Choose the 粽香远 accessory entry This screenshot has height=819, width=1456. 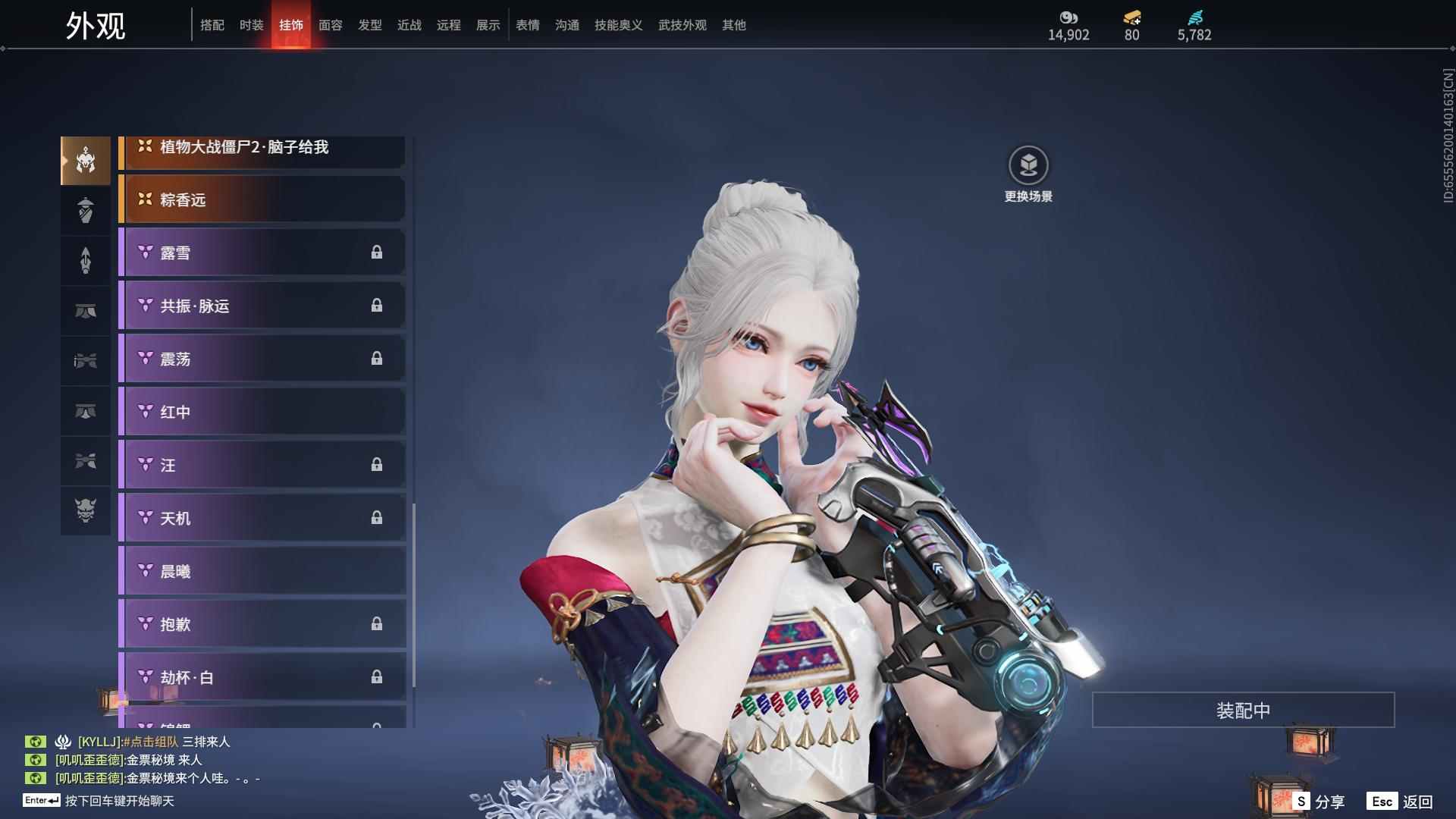tap(262, 199)
